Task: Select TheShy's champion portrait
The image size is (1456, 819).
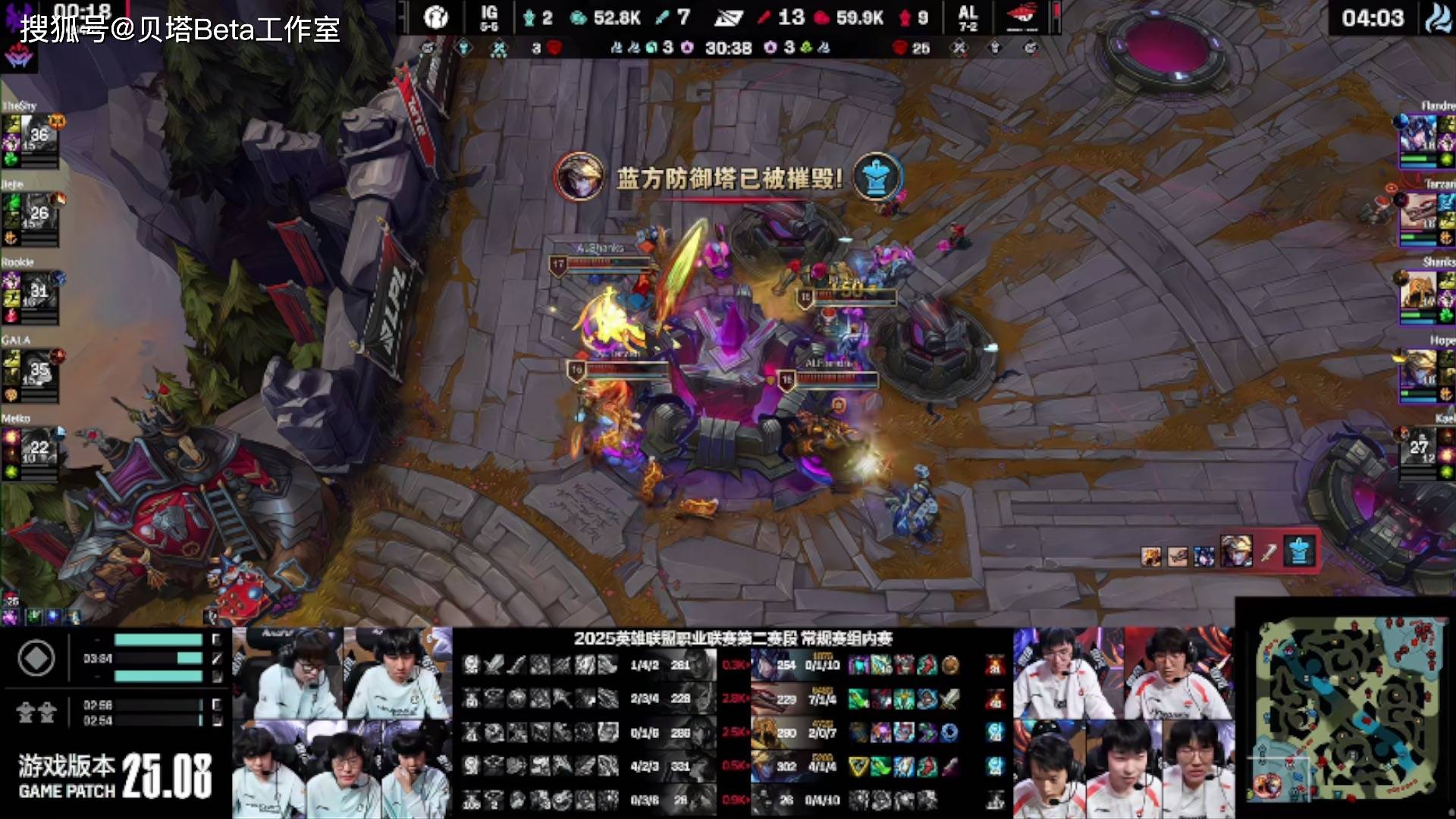Action: point(39,135)
